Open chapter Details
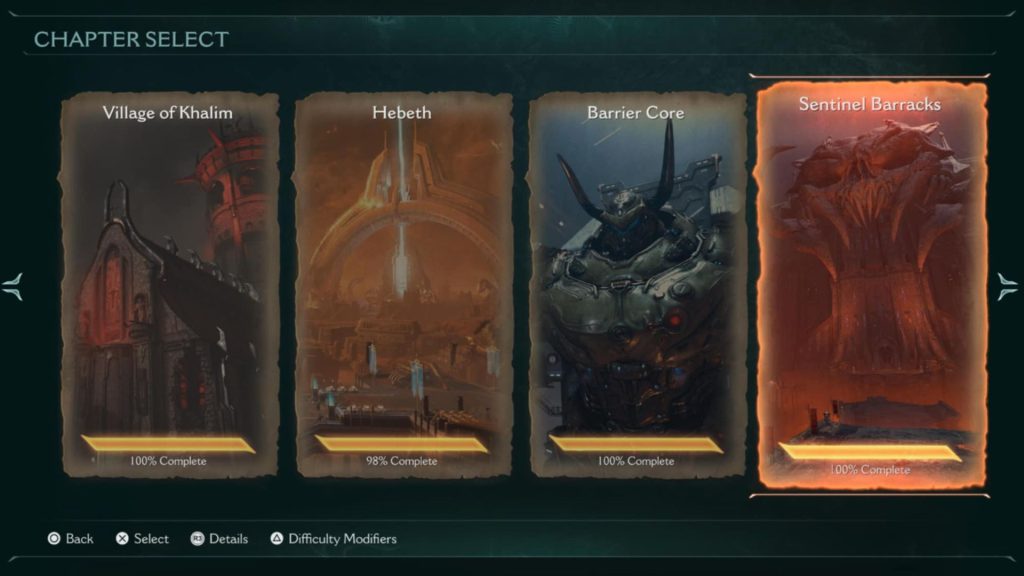 point(219,539)
